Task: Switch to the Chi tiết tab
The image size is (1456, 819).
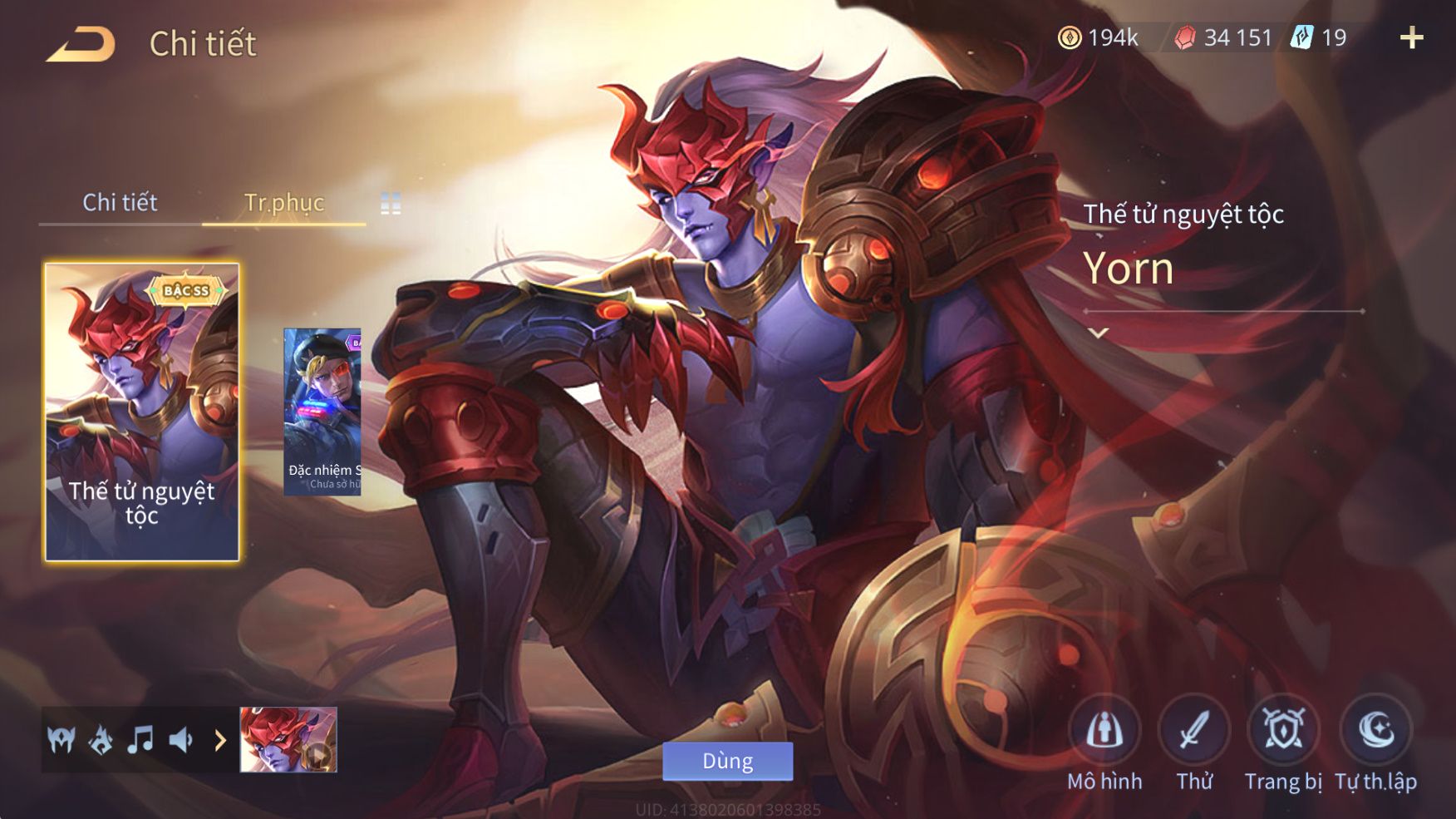Action: click(120, 202)
